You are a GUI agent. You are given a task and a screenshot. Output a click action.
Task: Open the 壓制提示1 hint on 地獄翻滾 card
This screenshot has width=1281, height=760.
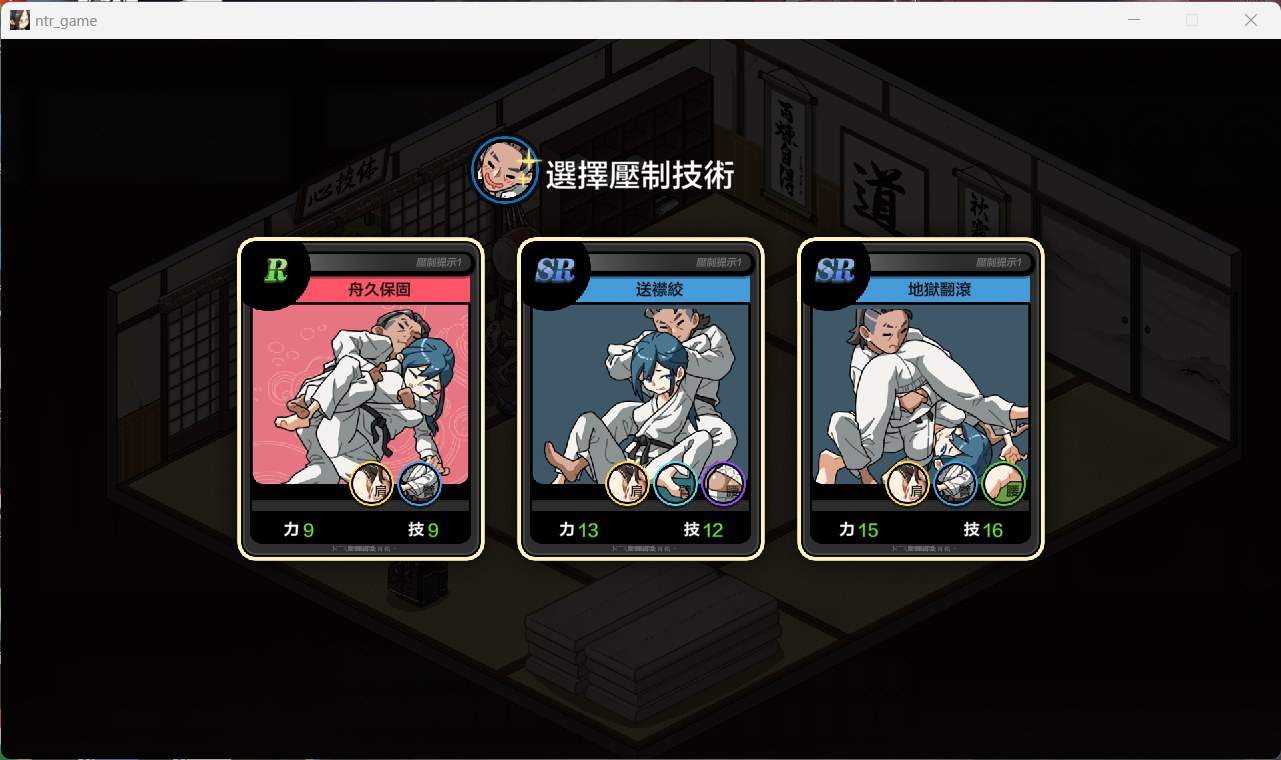(x=998, y=264)
